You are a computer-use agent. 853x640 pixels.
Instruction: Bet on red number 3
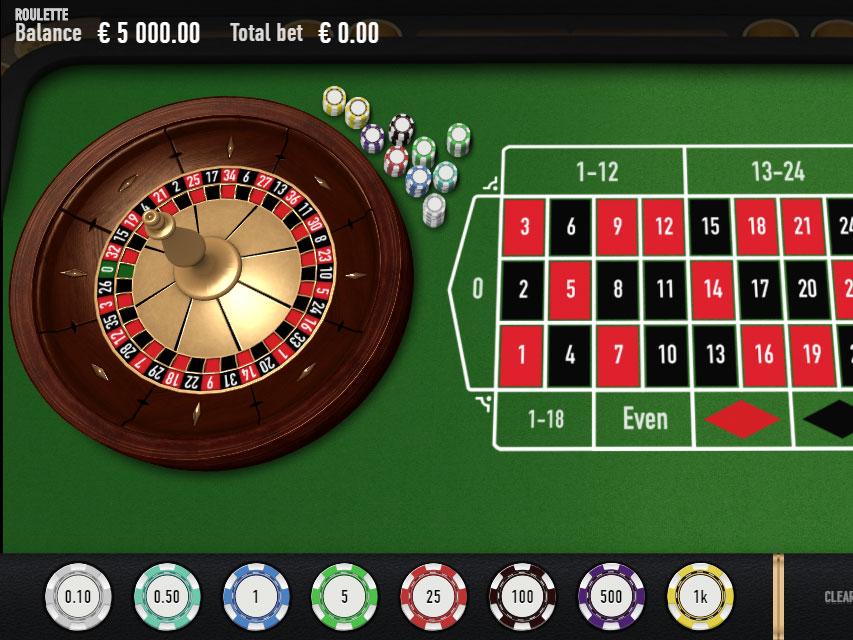tap(524, 227)
